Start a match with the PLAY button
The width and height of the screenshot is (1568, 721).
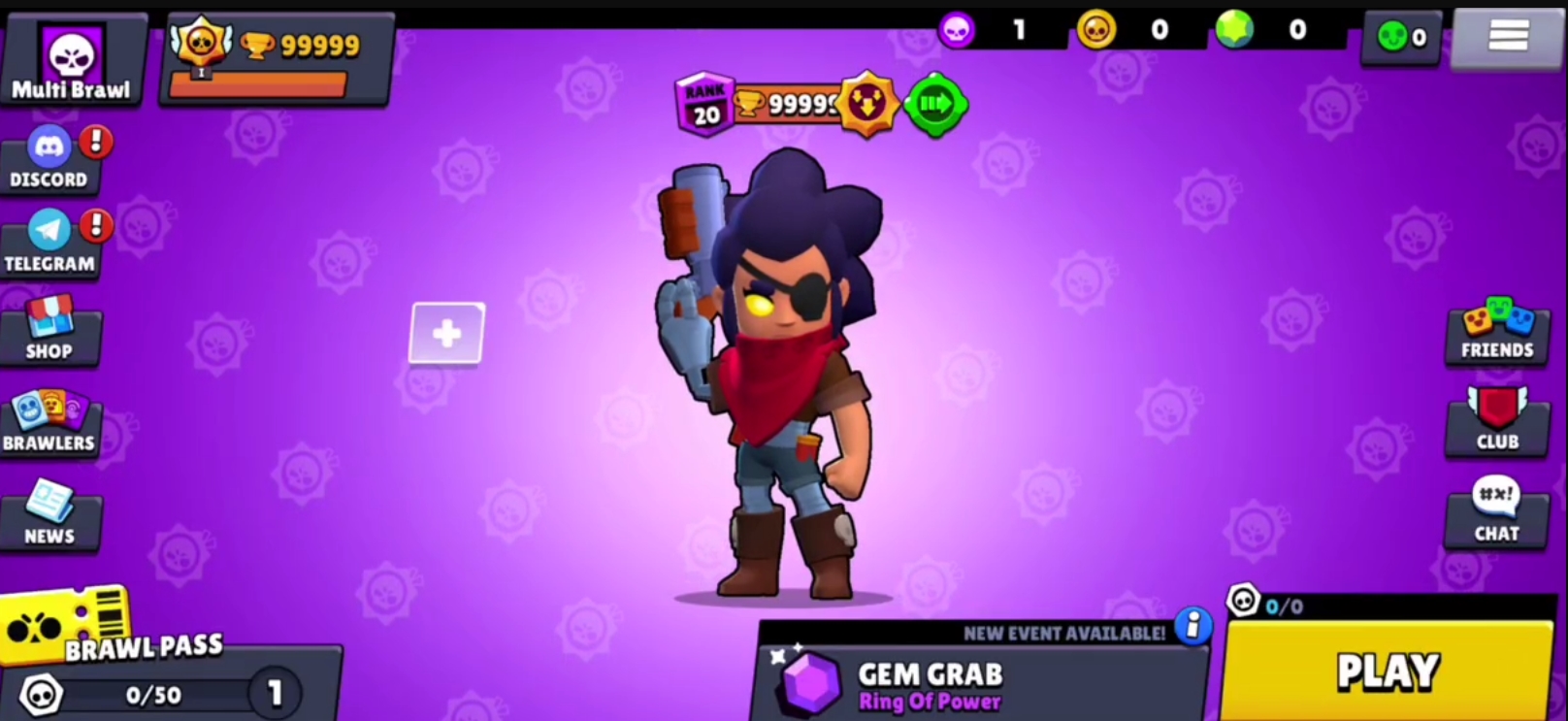click(x=1388, y=672)
